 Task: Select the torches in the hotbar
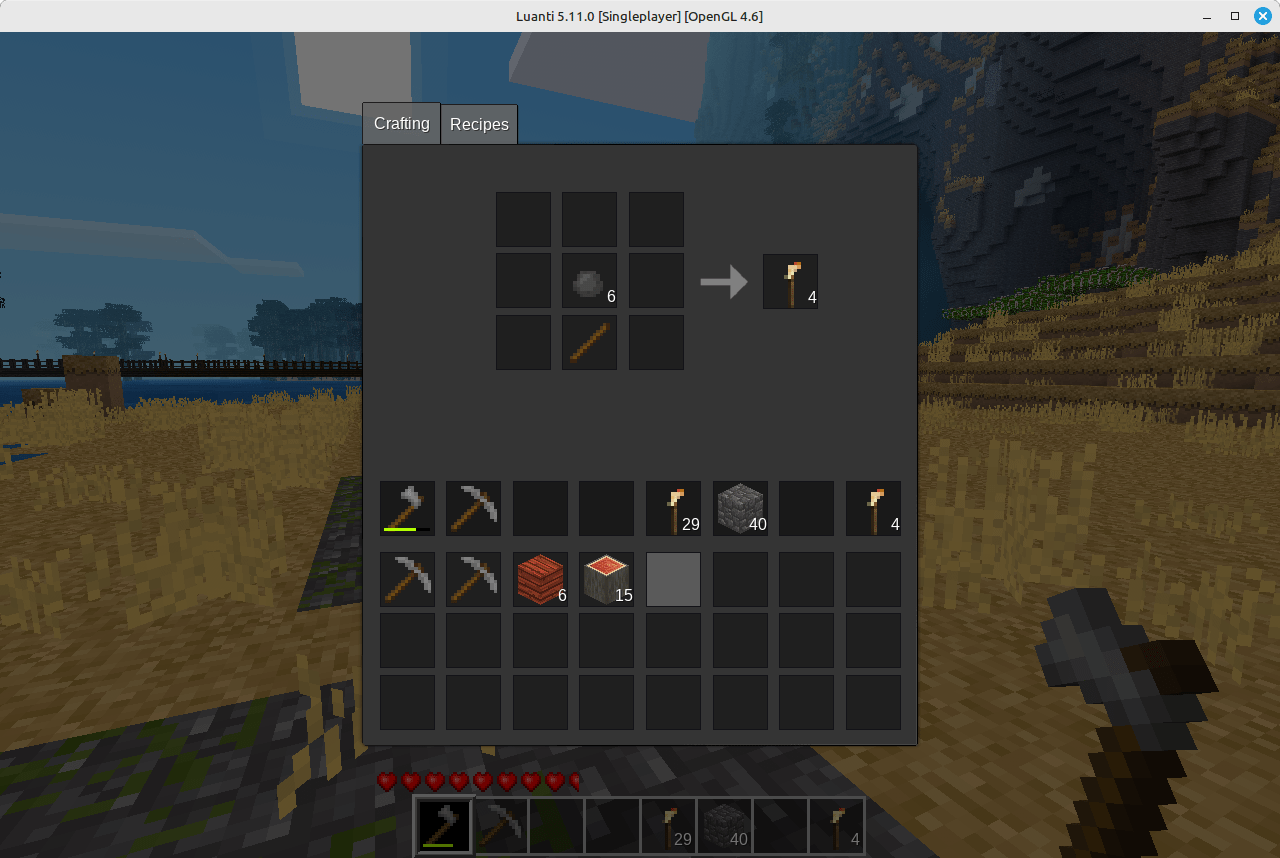click(x=668, y=825)
